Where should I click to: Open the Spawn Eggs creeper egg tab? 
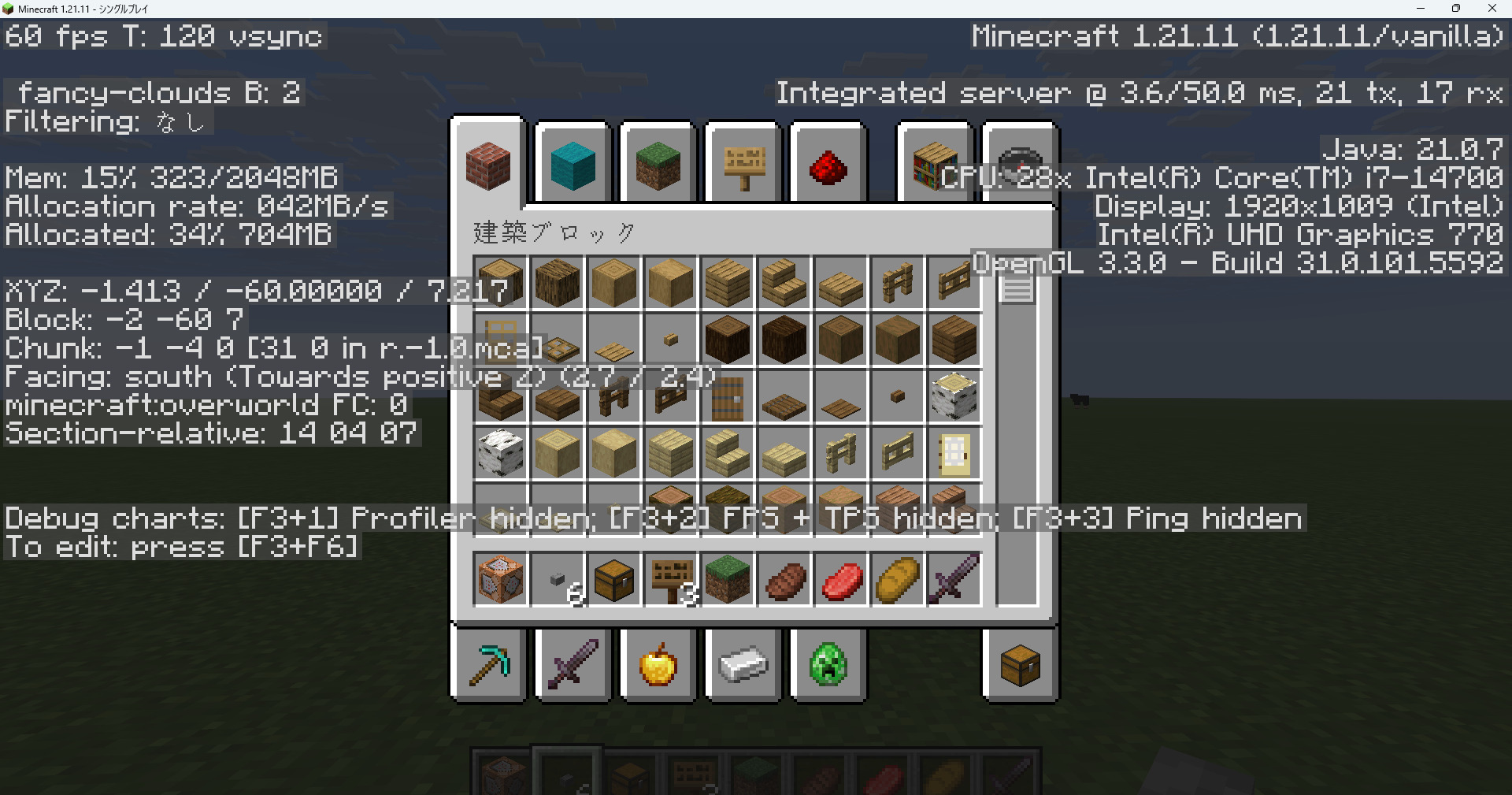point(828,666)
